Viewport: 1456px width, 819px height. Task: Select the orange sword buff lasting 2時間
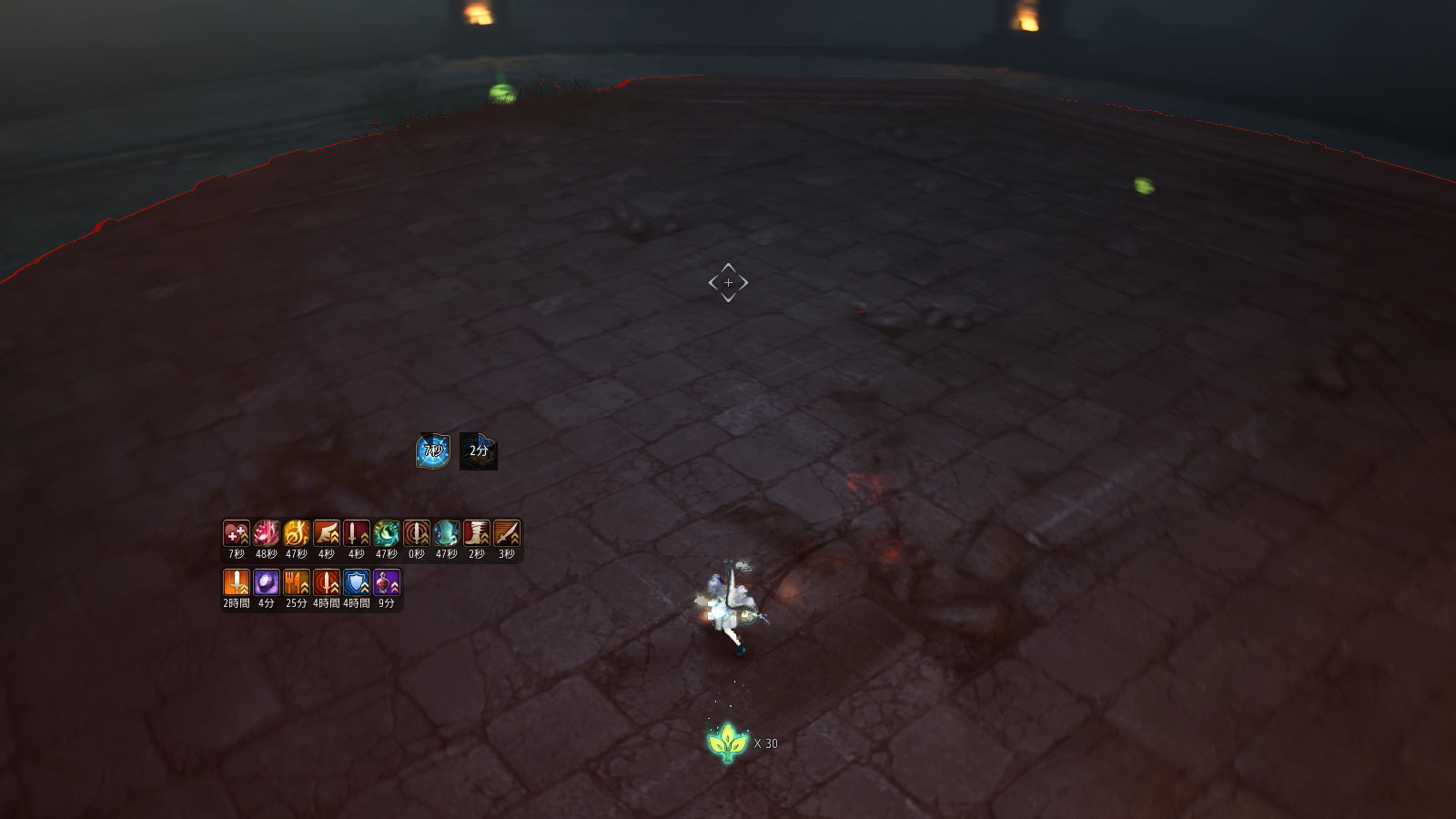[237, 582]
